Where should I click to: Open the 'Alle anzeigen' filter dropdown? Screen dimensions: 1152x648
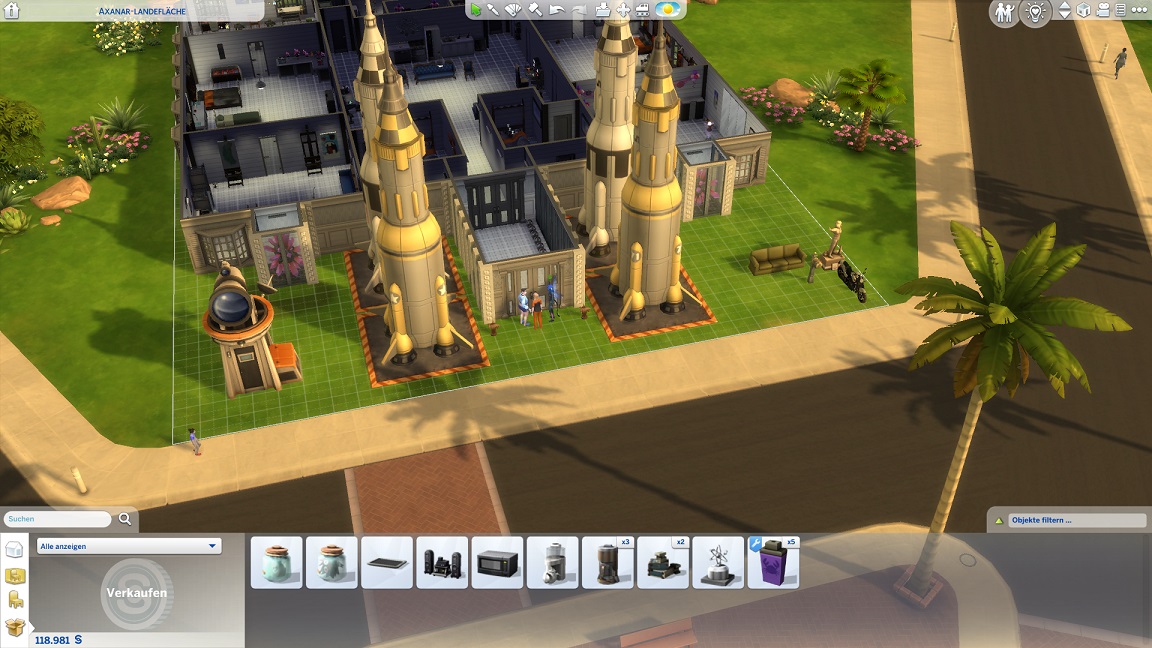click(129, 547)
